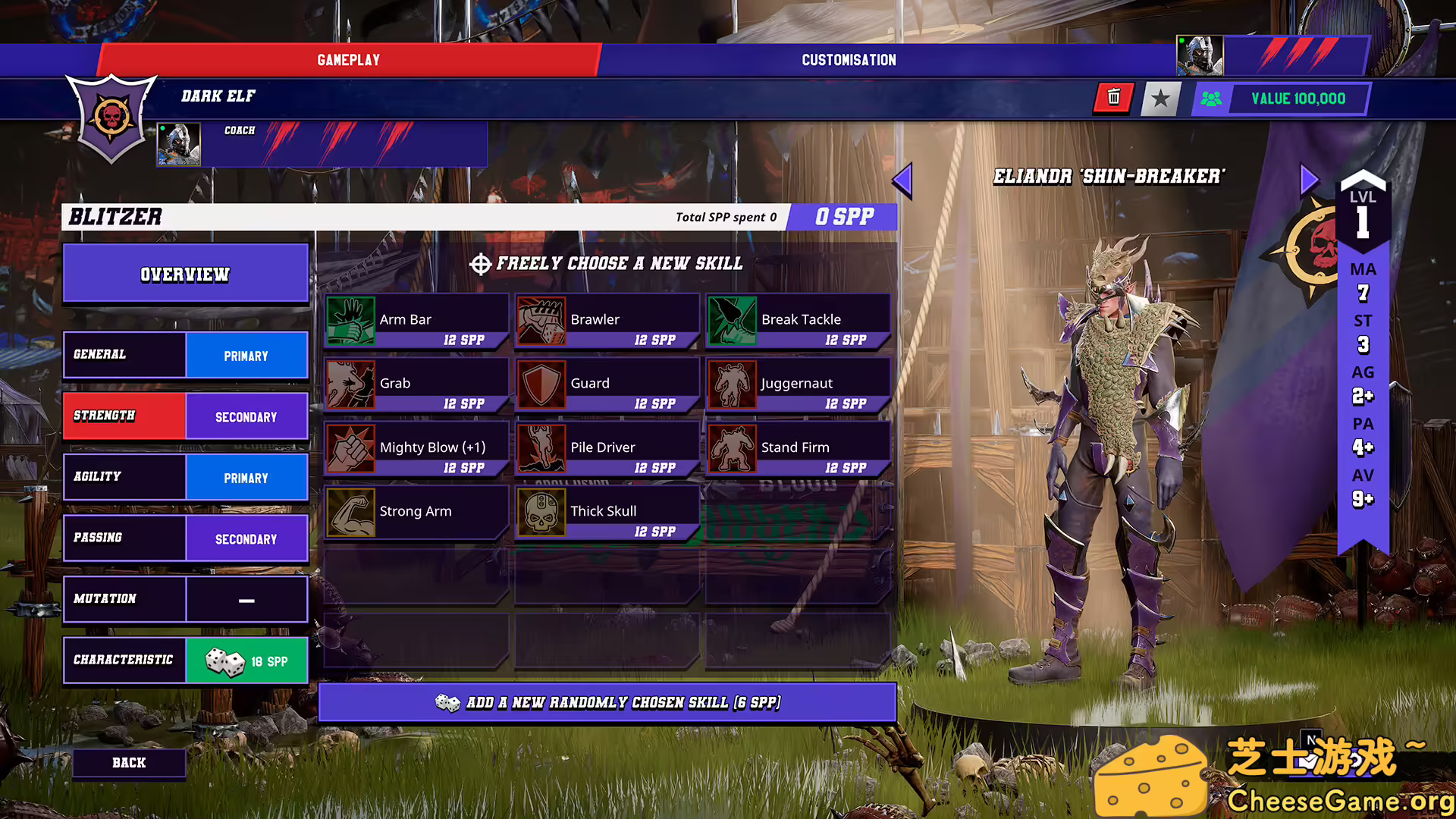This screenshot has width=1456, height=819.
Task: Click the red trash delete icon
Action: coord(1113,98)
